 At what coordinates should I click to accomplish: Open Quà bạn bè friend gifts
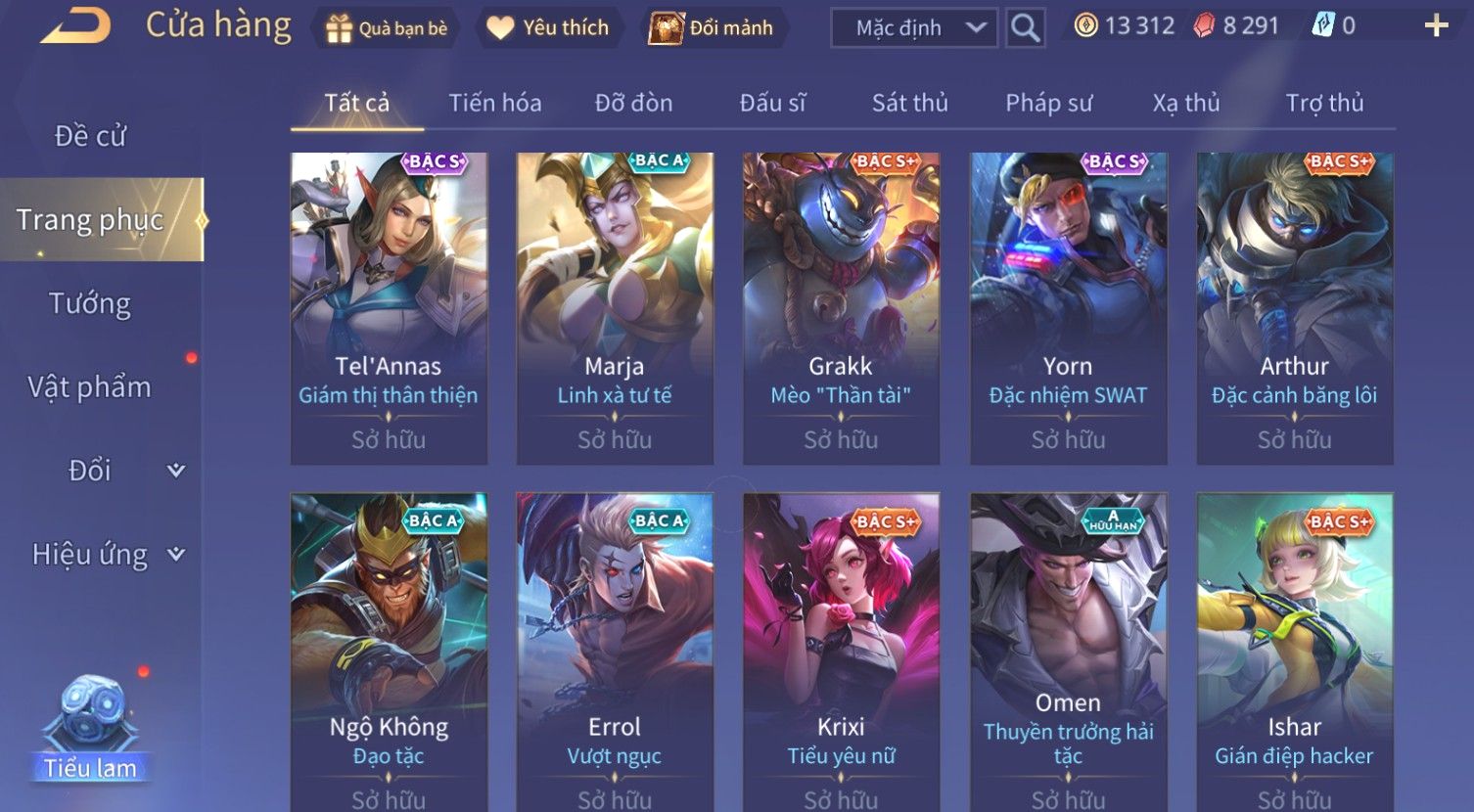(x=386, y=28)
